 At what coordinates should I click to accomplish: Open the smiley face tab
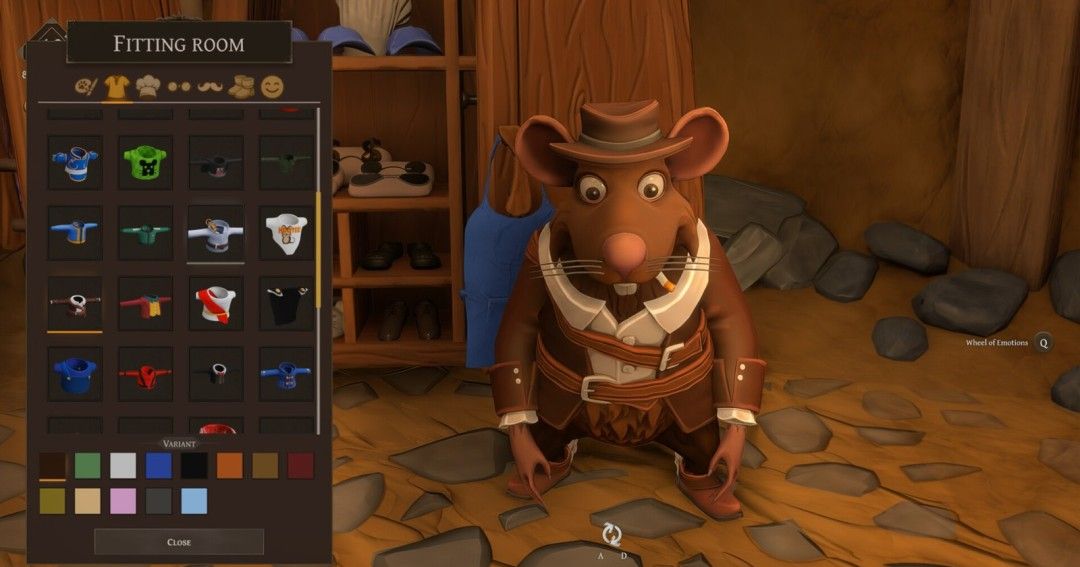pos(272,87)
